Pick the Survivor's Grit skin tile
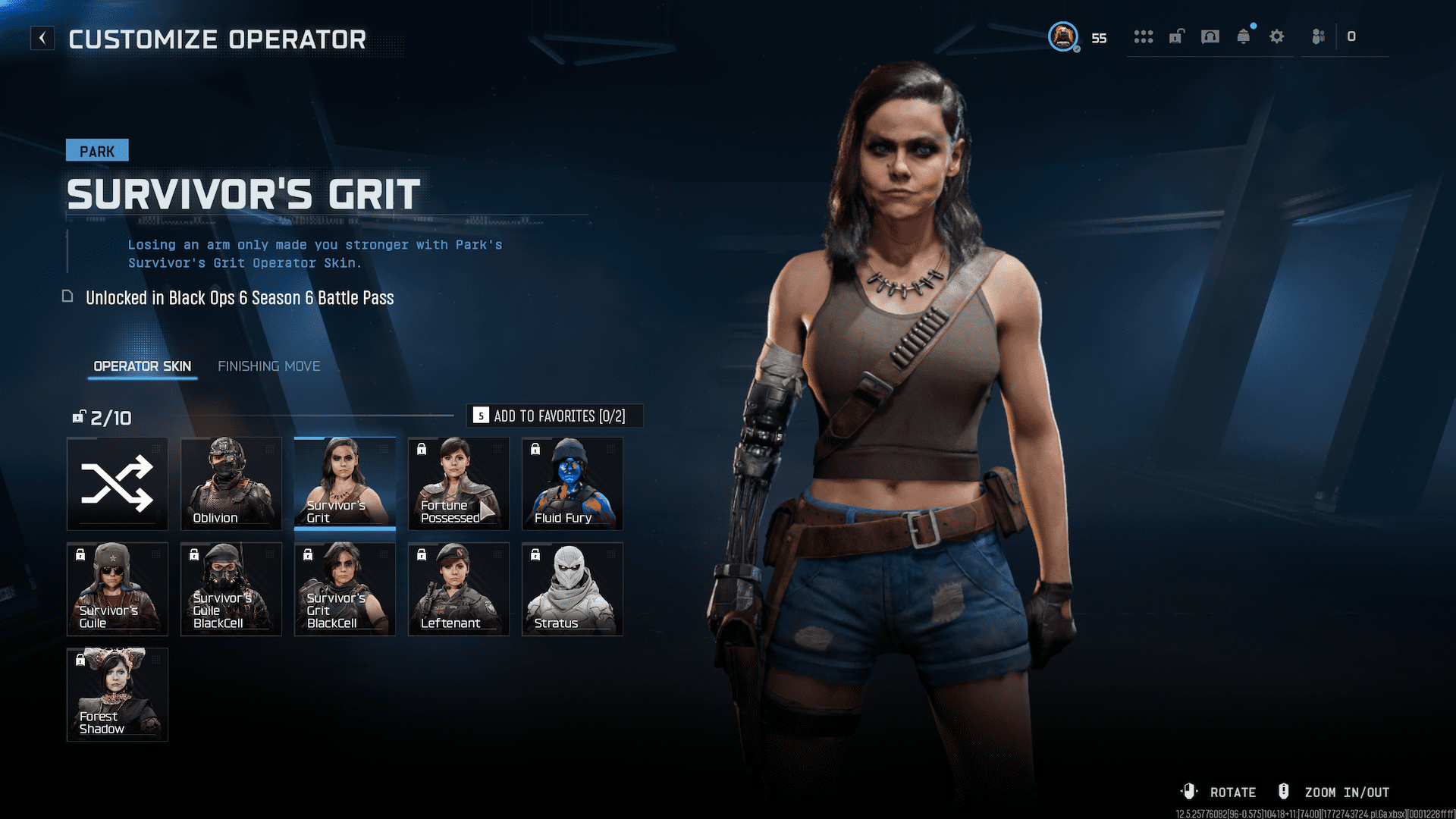 point(345,483)
